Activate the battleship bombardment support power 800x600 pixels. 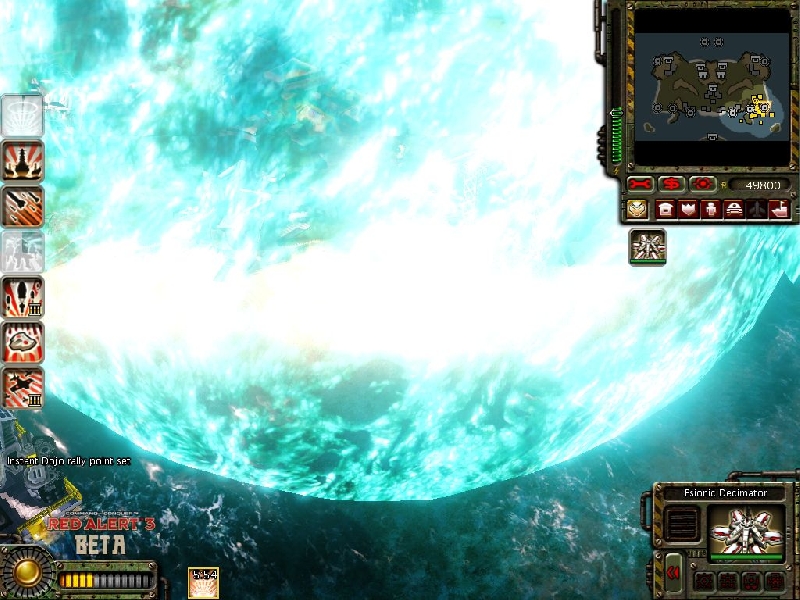coord(22,161)
